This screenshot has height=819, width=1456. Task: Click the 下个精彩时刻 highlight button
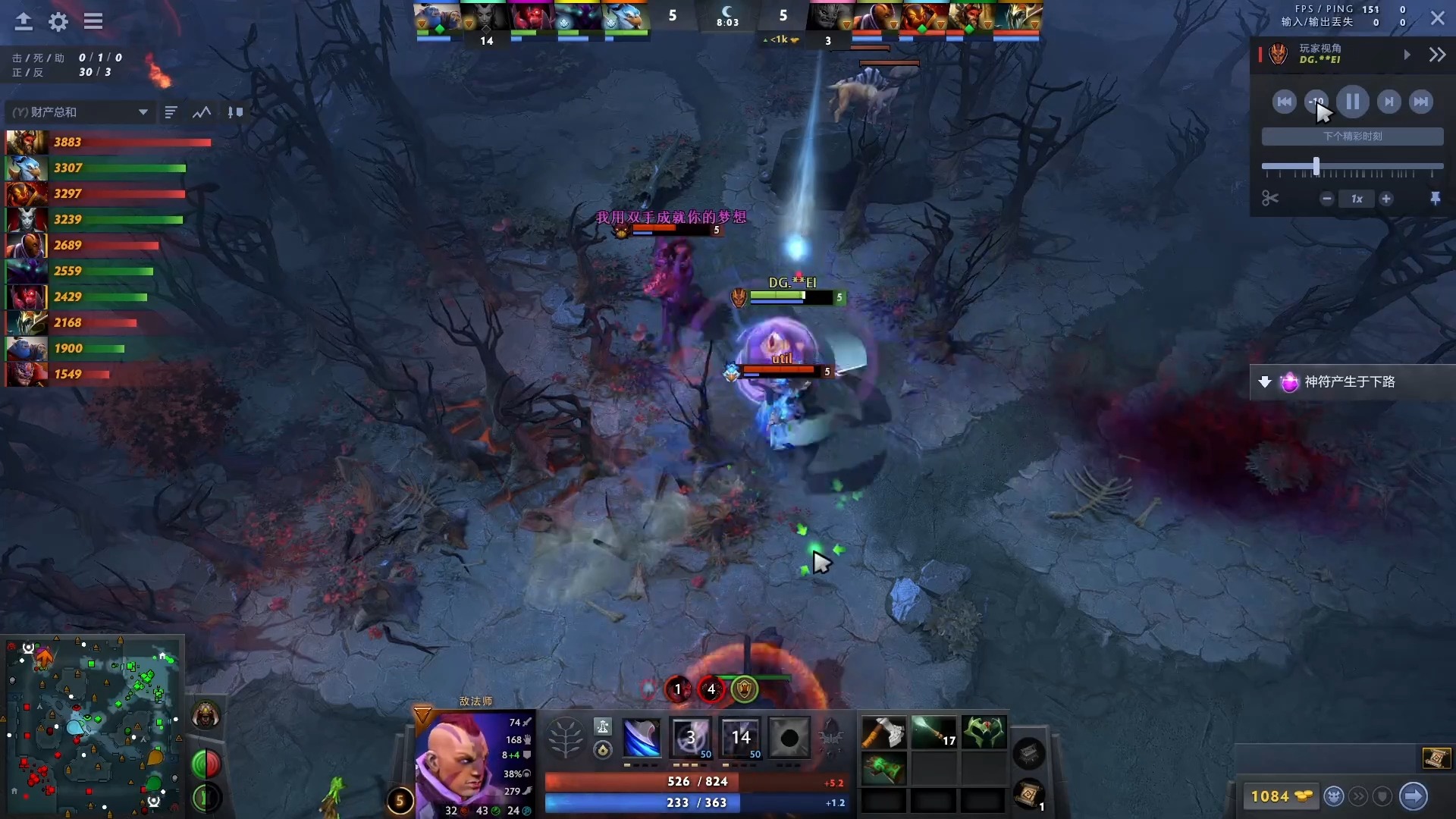tap(1352, 136)
